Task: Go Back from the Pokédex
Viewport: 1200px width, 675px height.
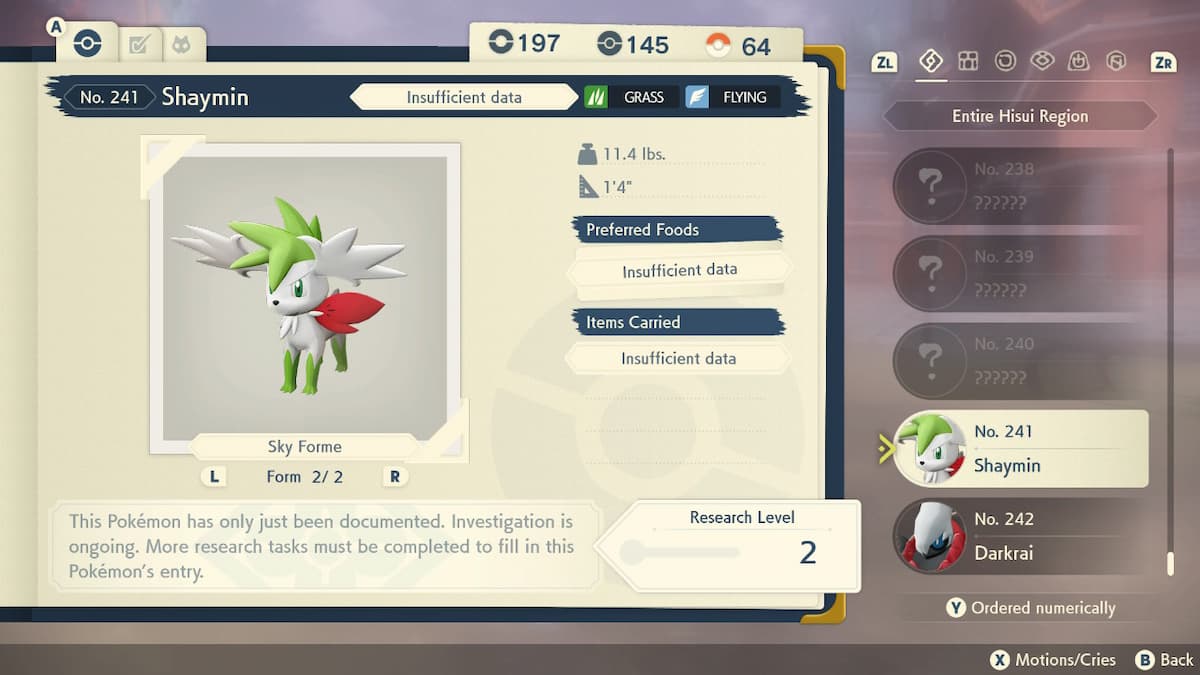Action: [1165, 660]
